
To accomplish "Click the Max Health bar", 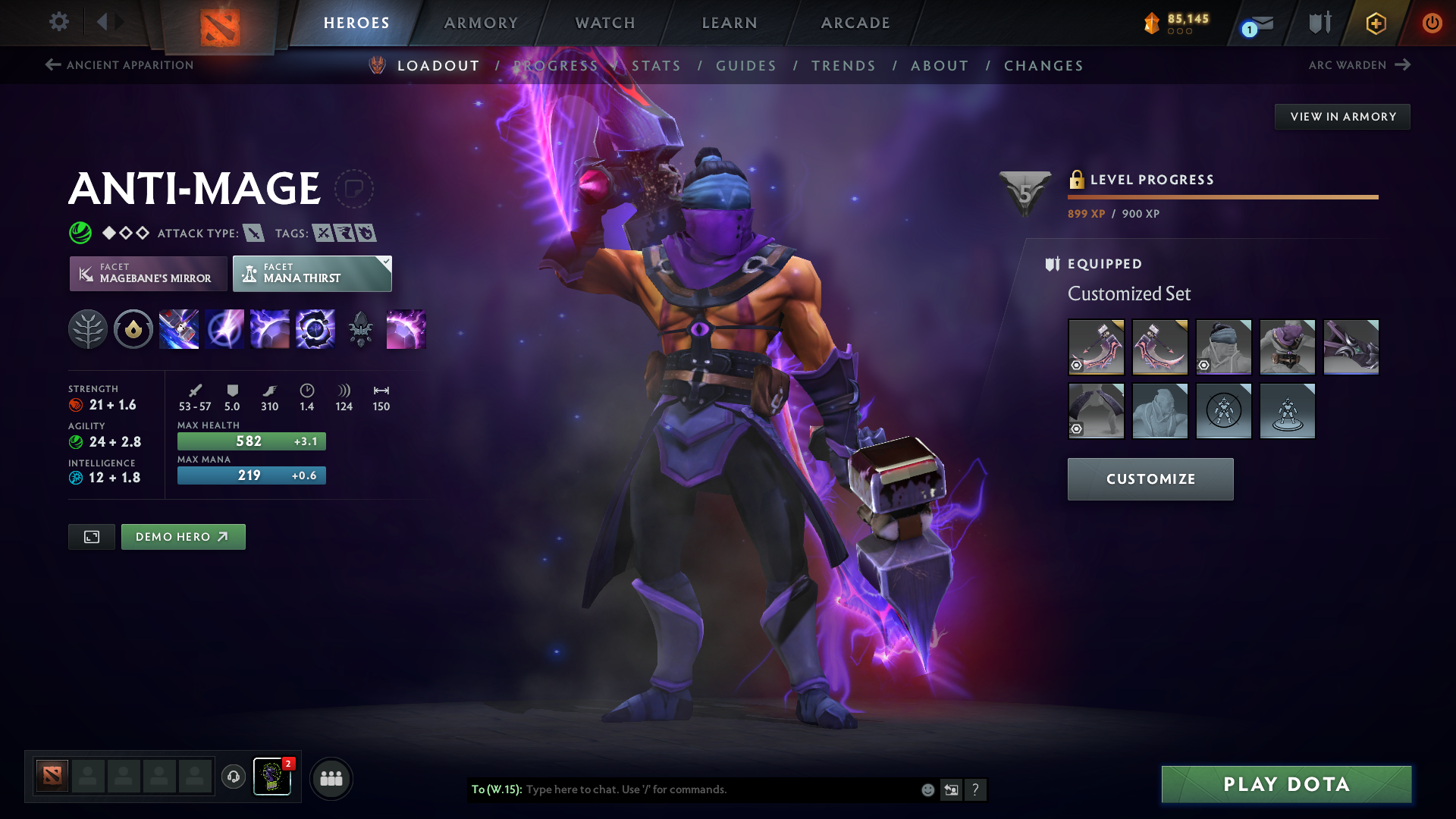I will click(251, 441).
